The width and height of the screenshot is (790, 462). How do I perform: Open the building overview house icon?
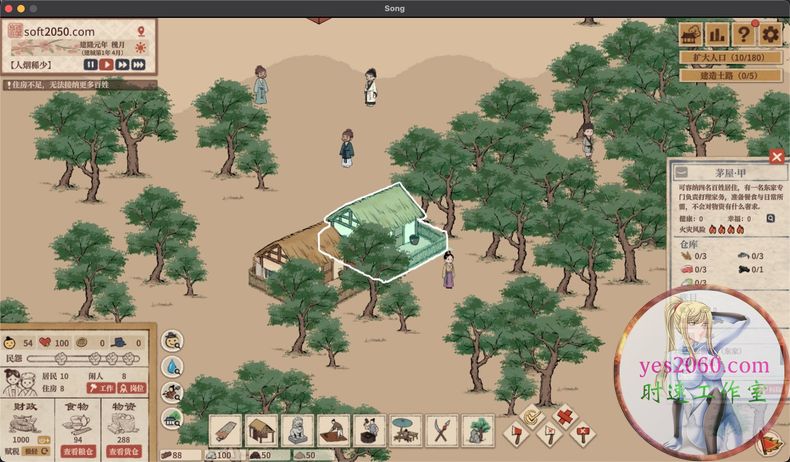pos(691,34)
